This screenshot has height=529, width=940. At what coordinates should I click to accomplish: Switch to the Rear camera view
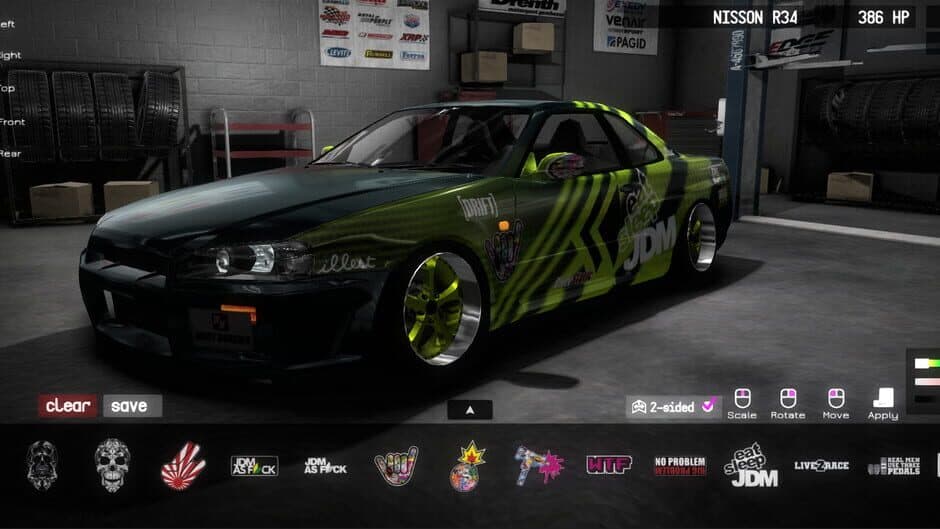12,153
